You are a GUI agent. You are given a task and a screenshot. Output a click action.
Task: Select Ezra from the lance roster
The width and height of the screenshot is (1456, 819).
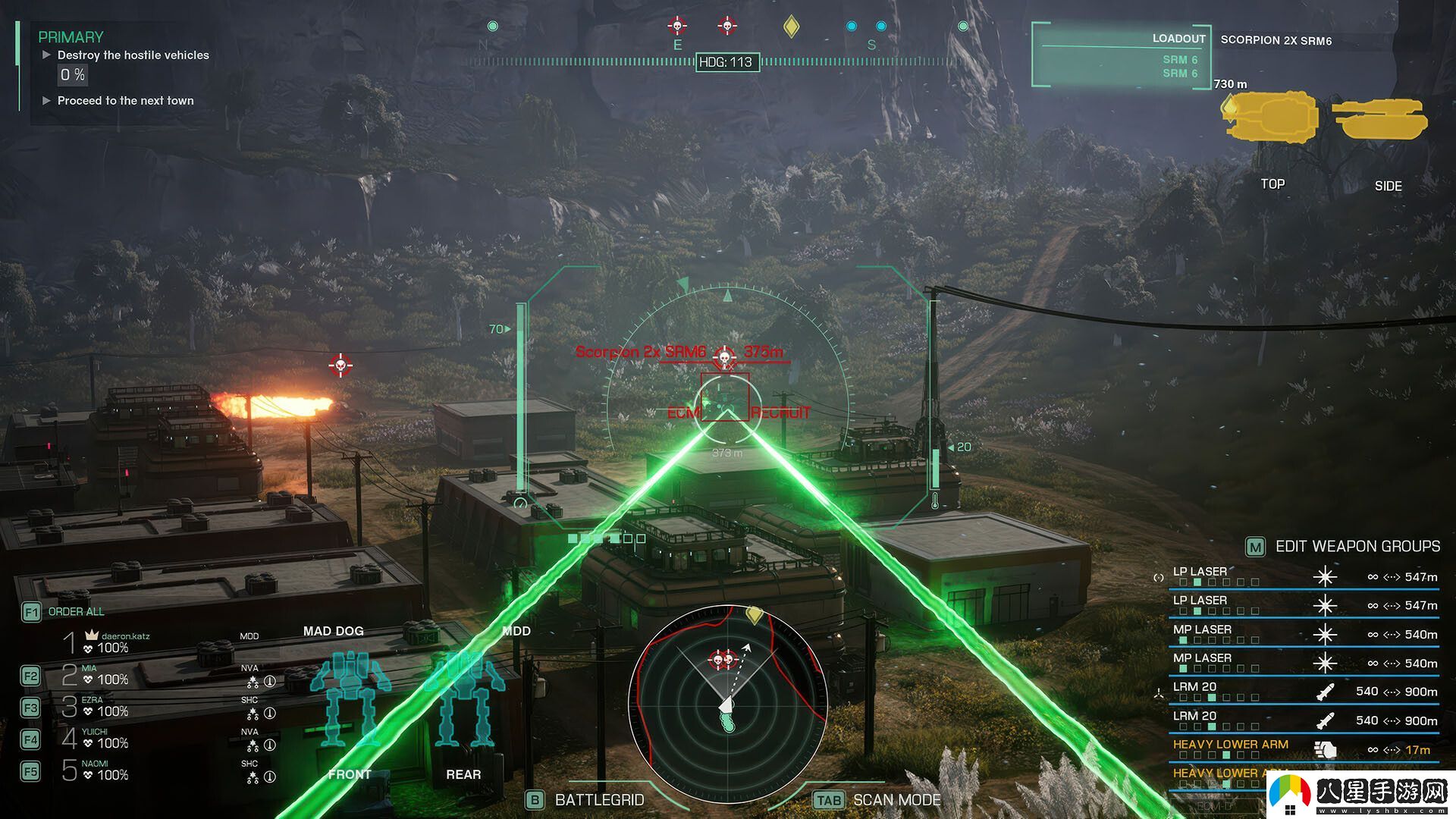click(106, 707)
